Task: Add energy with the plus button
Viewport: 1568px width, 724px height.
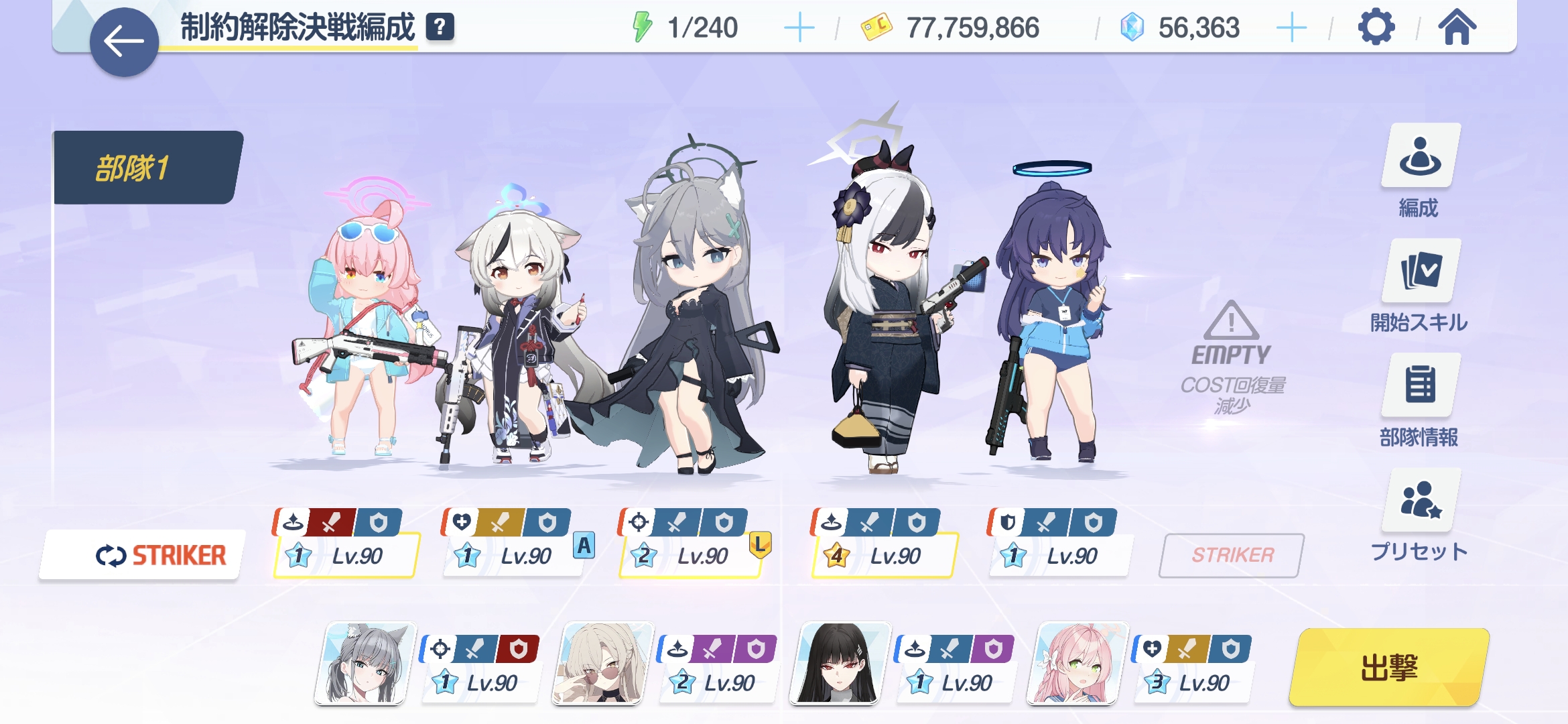Action: click(x=799, y=28)
